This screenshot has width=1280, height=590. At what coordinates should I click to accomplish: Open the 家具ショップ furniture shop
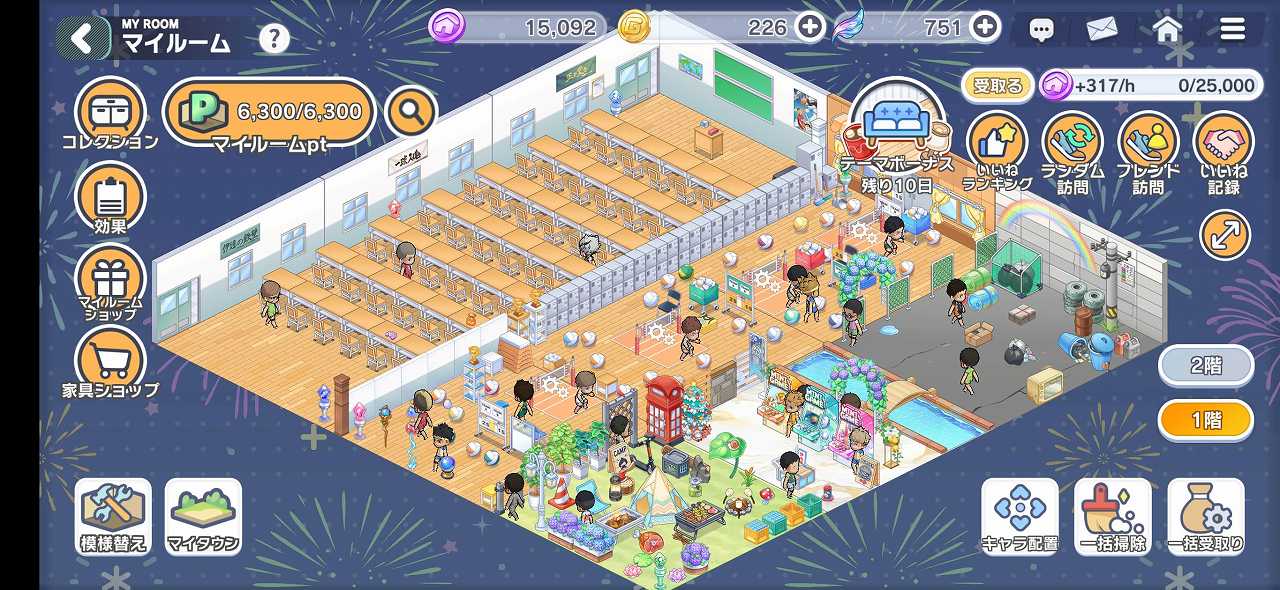coord(110,362)
